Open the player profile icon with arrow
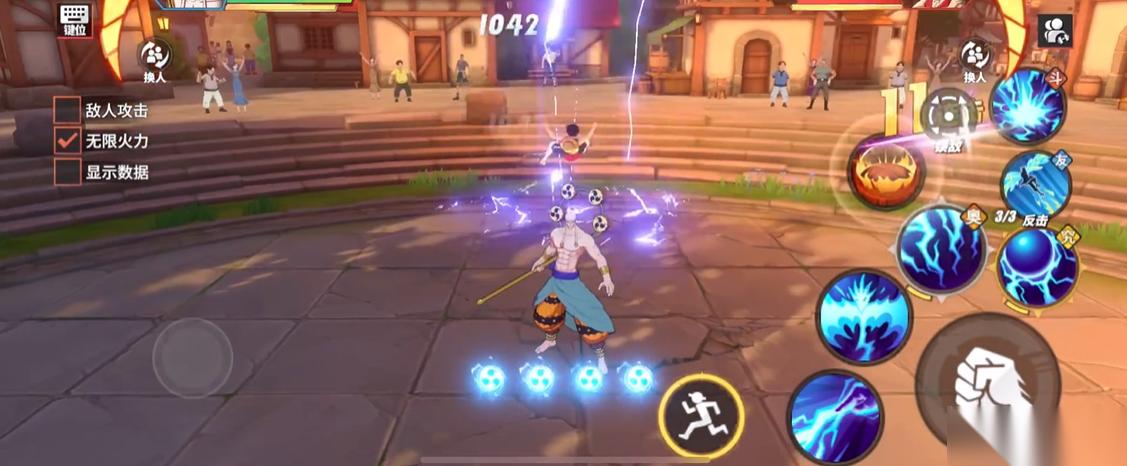Screen dimensions: 1127x466 click(x=1055, y=29)
